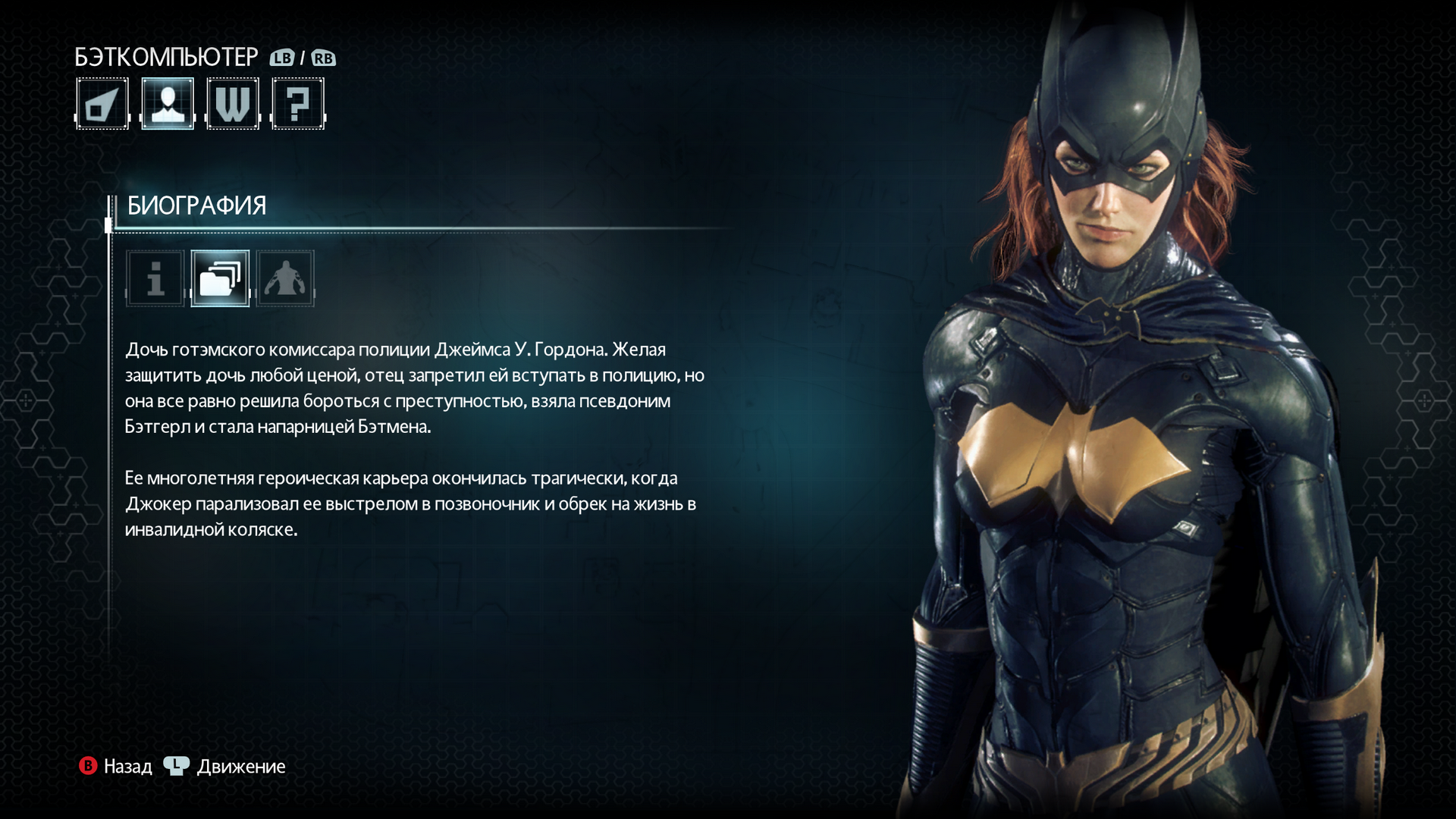Image resolution: width=1456 pixels, height=819 pixels.
Task: Show the info 'i' biography section
Action: tap(155, 278)
